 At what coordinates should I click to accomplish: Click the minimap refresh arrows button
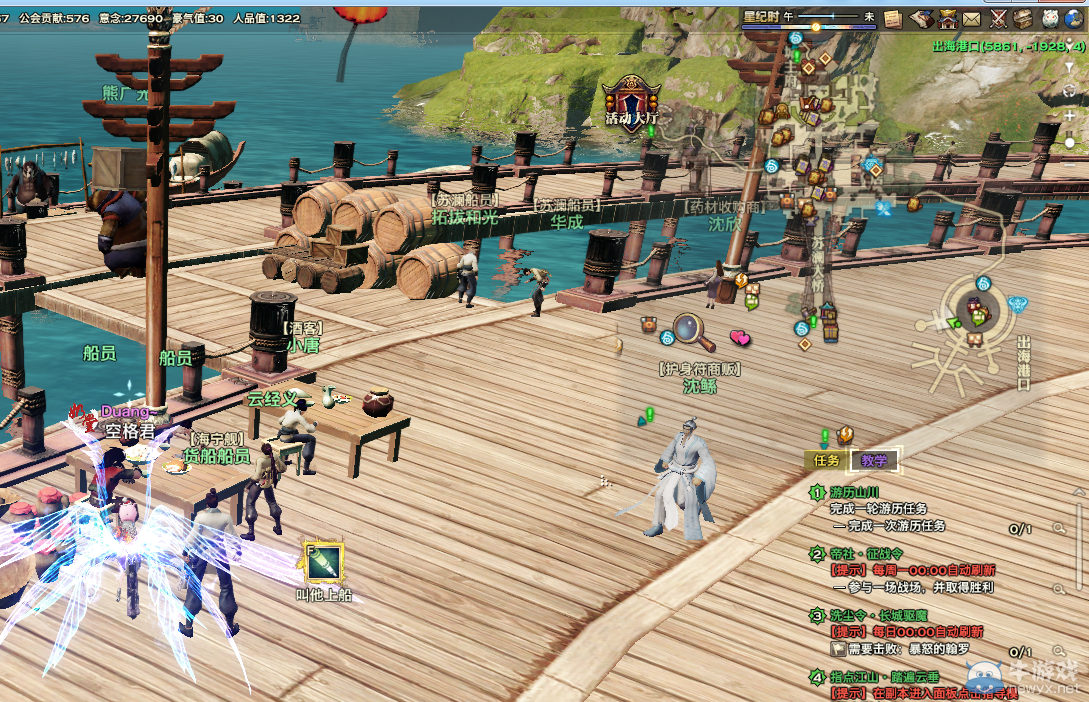click(x=1070, y=90)
